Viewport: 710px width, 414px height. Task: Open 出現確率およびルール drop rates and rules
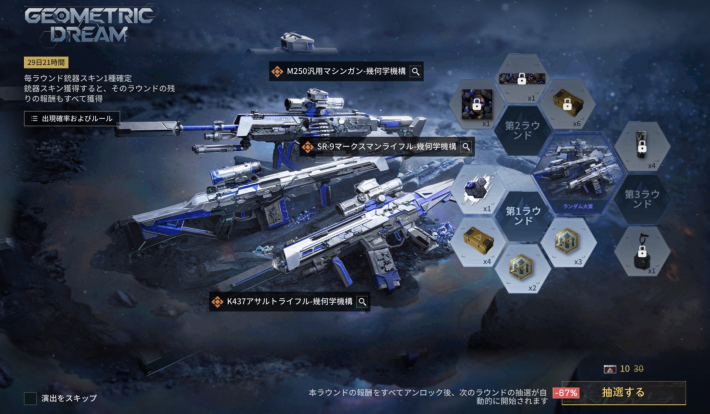pyautogui.click(x=70, y=118)
